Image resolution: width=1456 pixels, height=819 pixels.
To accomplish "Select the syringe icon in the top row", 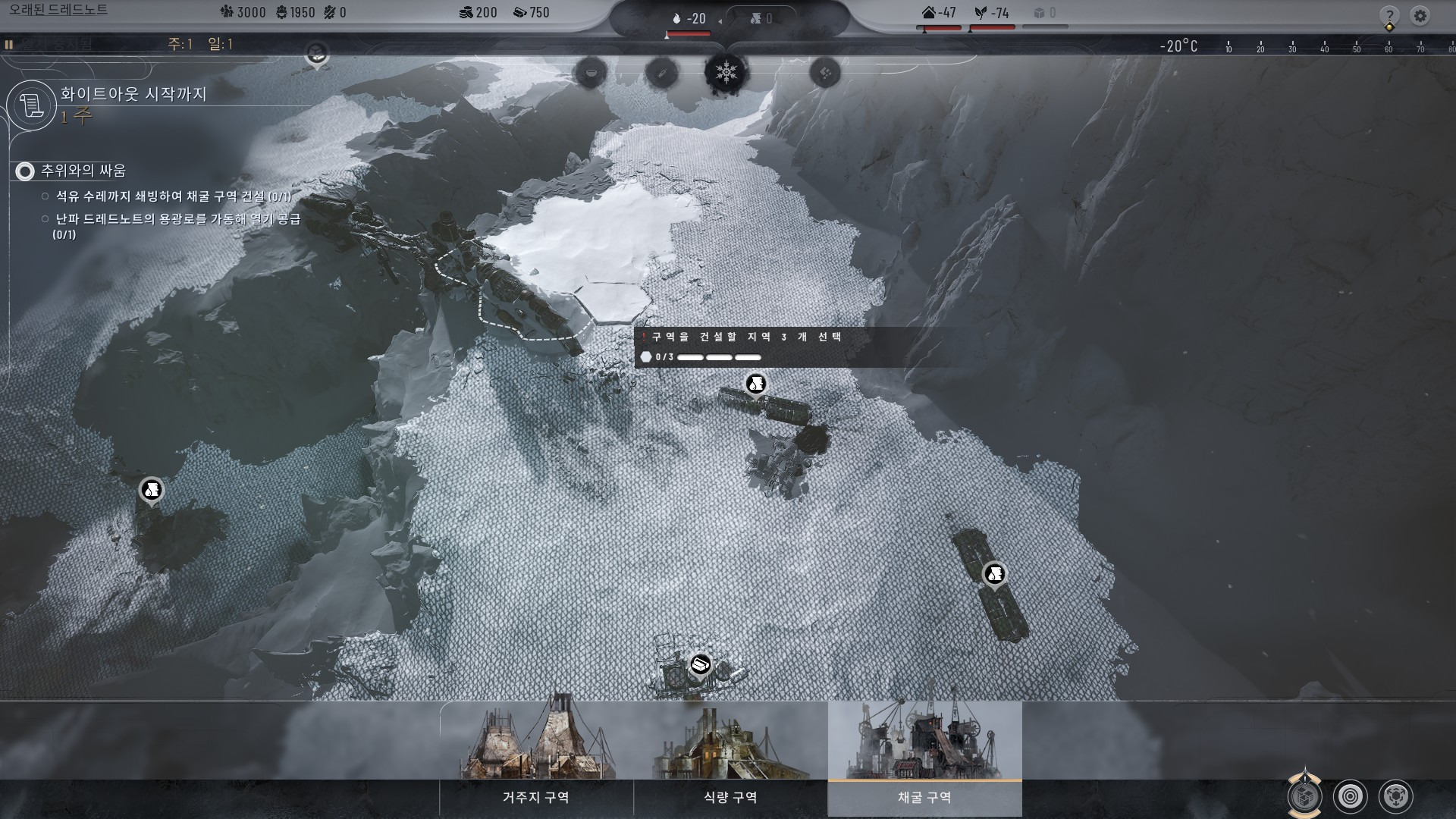I will click(661, 73).
